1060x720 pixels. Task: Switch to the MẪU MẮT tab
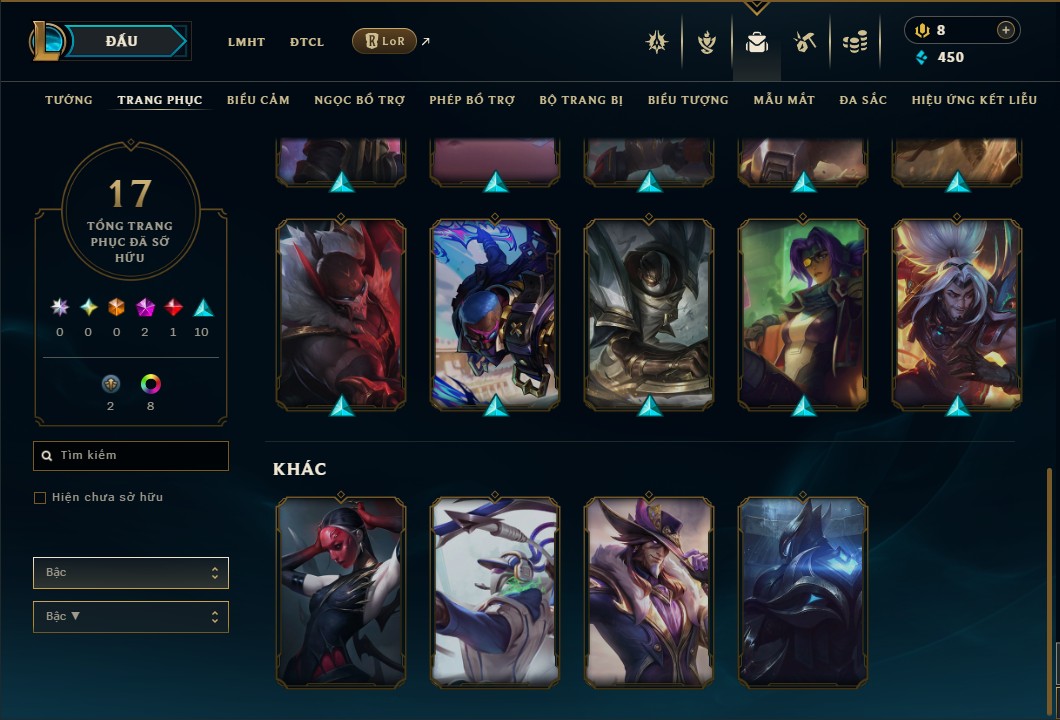click(x=784, y=100)
